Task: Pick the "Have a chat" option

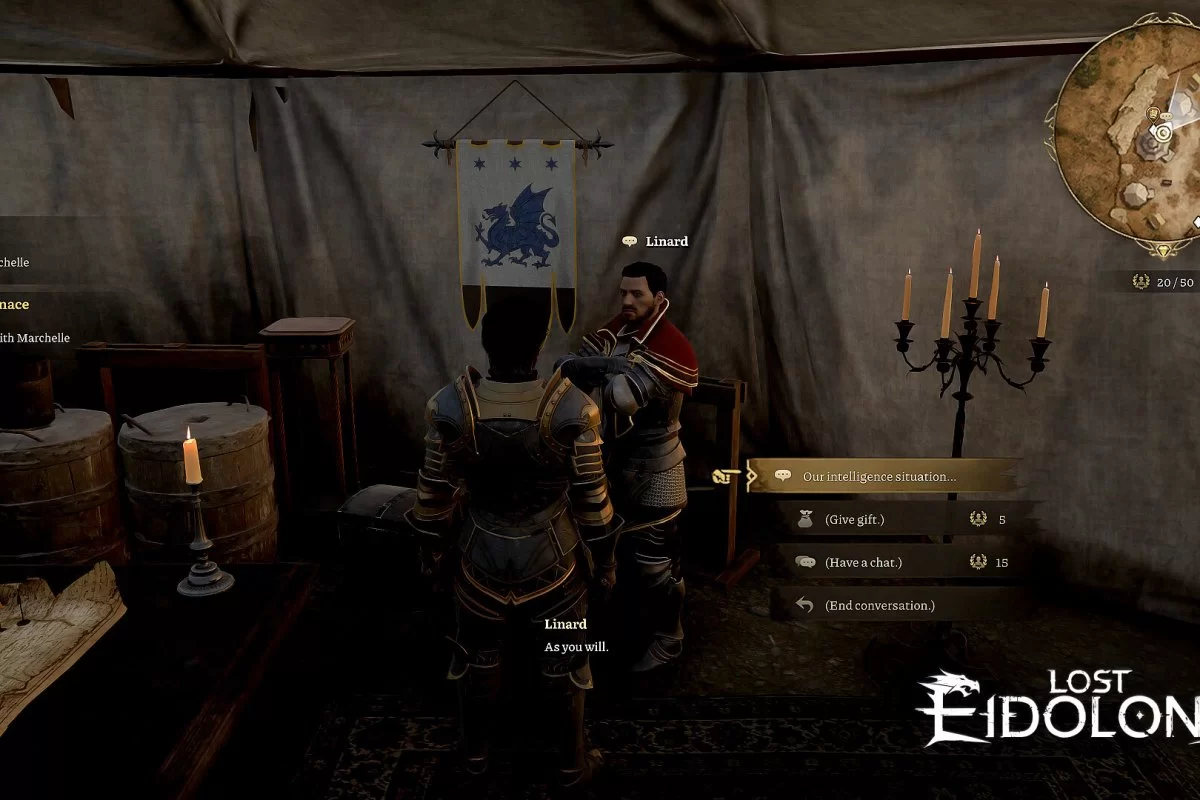Action: (x=864, y=562)
